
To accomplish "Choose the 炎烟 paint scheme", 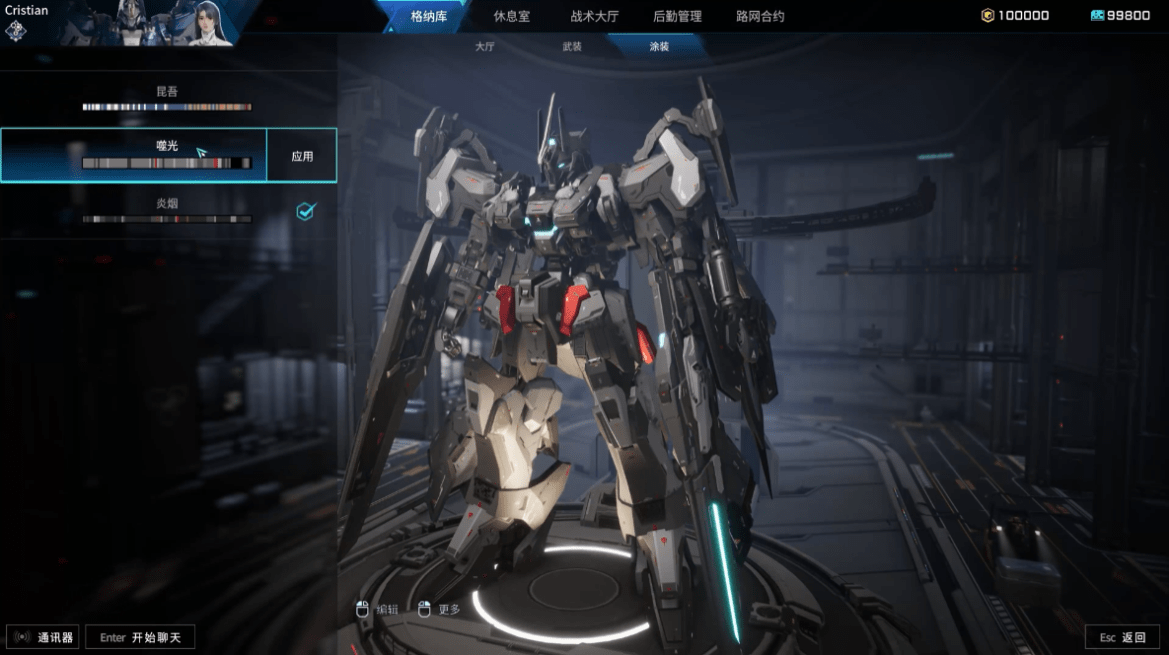I will click(x=167, y=210).
